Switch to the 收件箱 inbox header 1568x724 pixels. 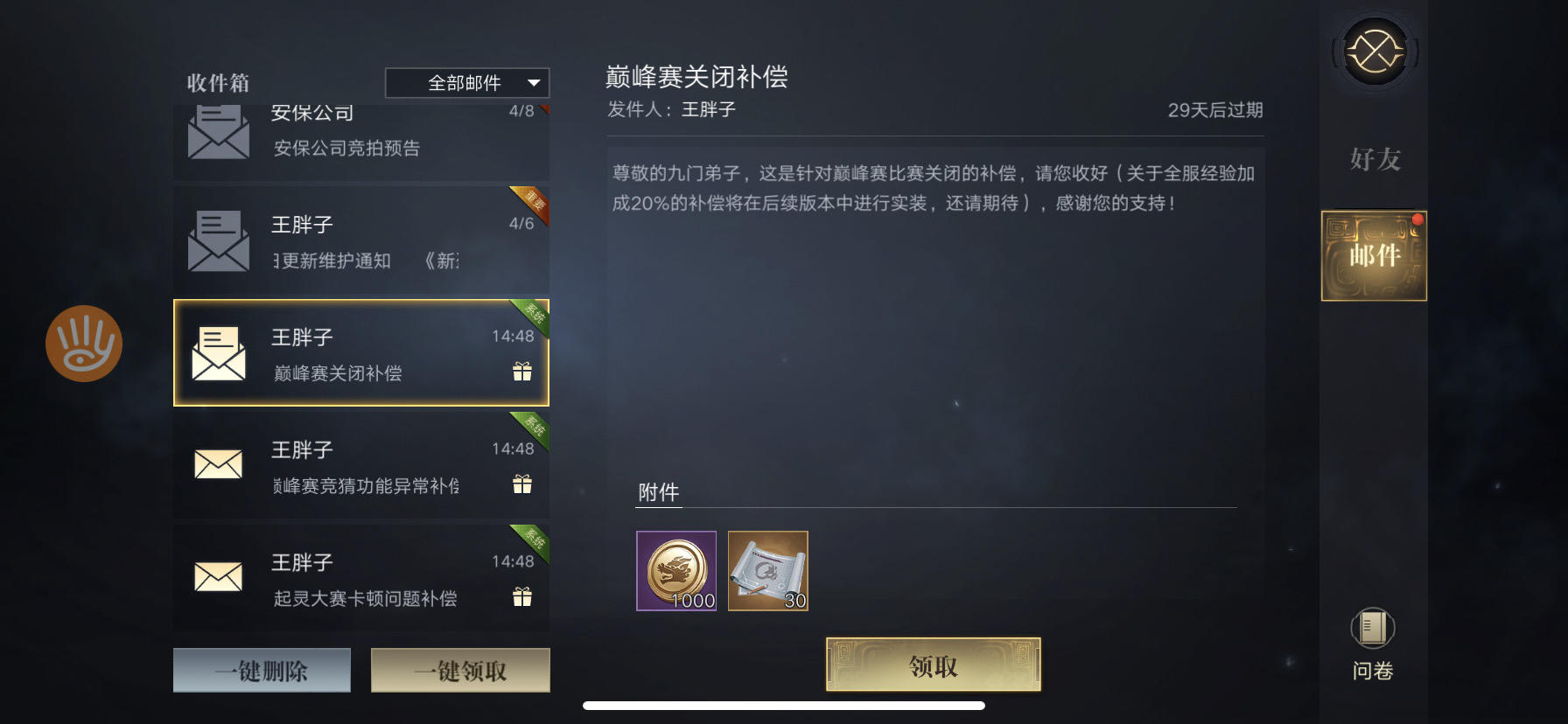(x=215, y=82)
